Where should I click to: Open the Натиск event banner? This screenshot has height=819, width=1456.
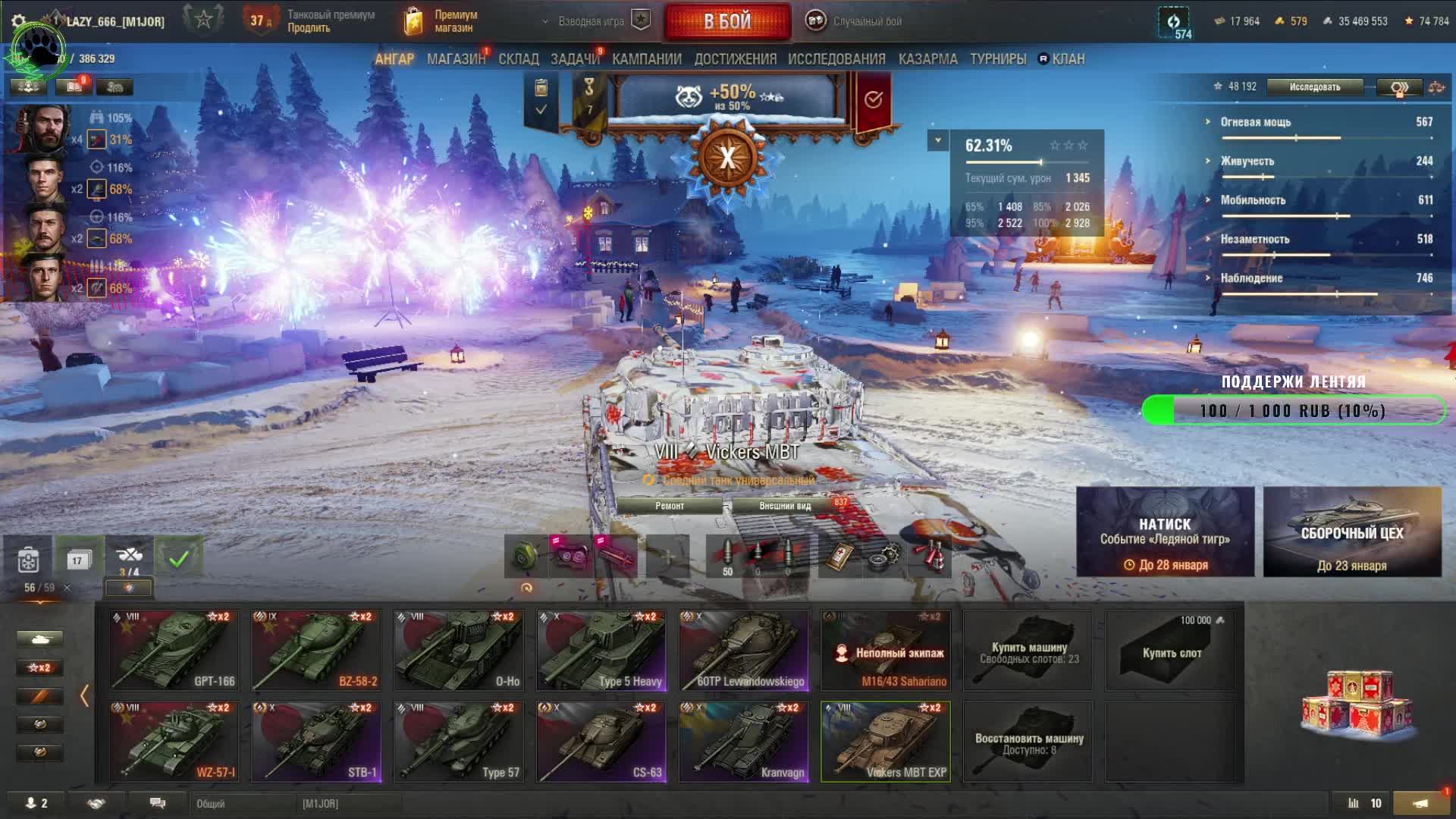1165,532
